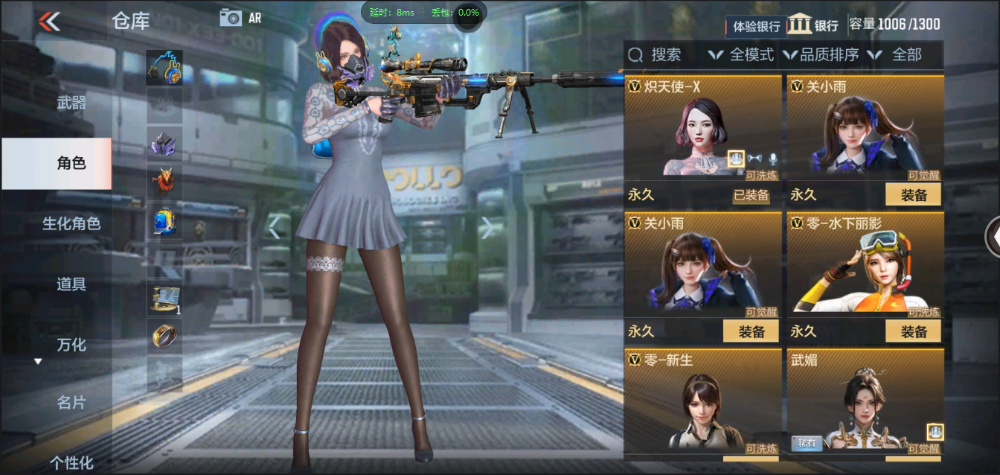
Task: Select the 道具 category tab
Action: tap(71, 284)
